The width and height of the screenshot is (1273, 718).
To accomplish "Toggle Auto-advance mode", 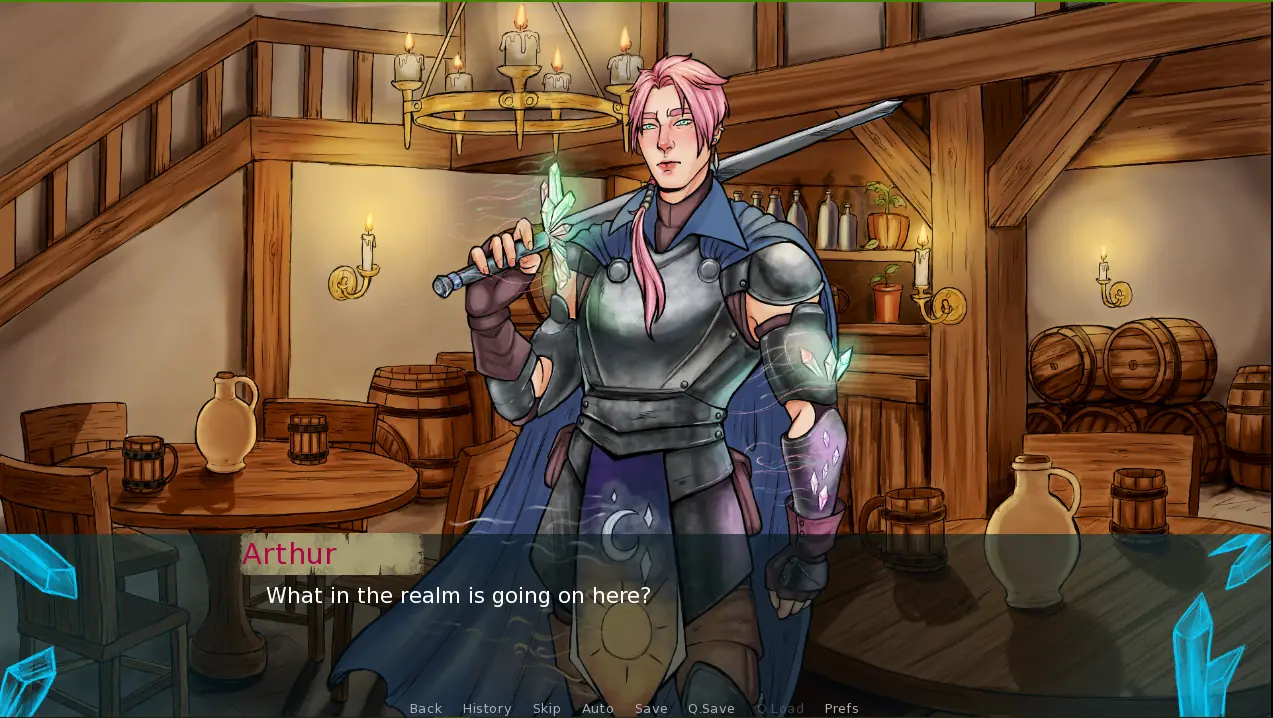I will pyautogui.click(x=598, y=708).
